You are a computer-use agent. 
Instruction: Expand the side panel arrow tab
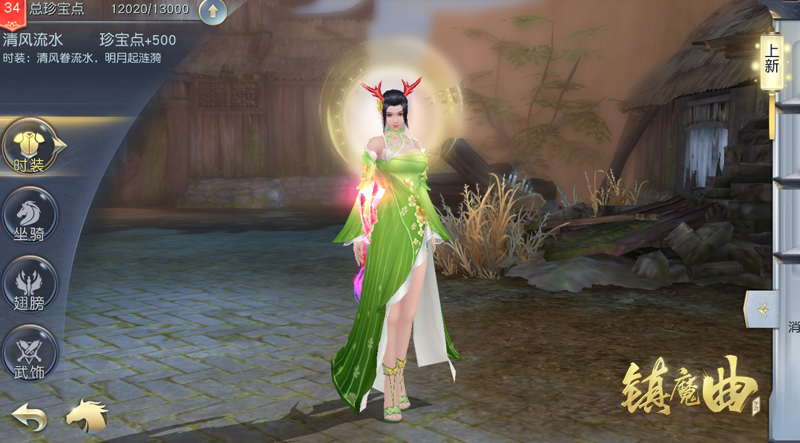click(762, 310)
